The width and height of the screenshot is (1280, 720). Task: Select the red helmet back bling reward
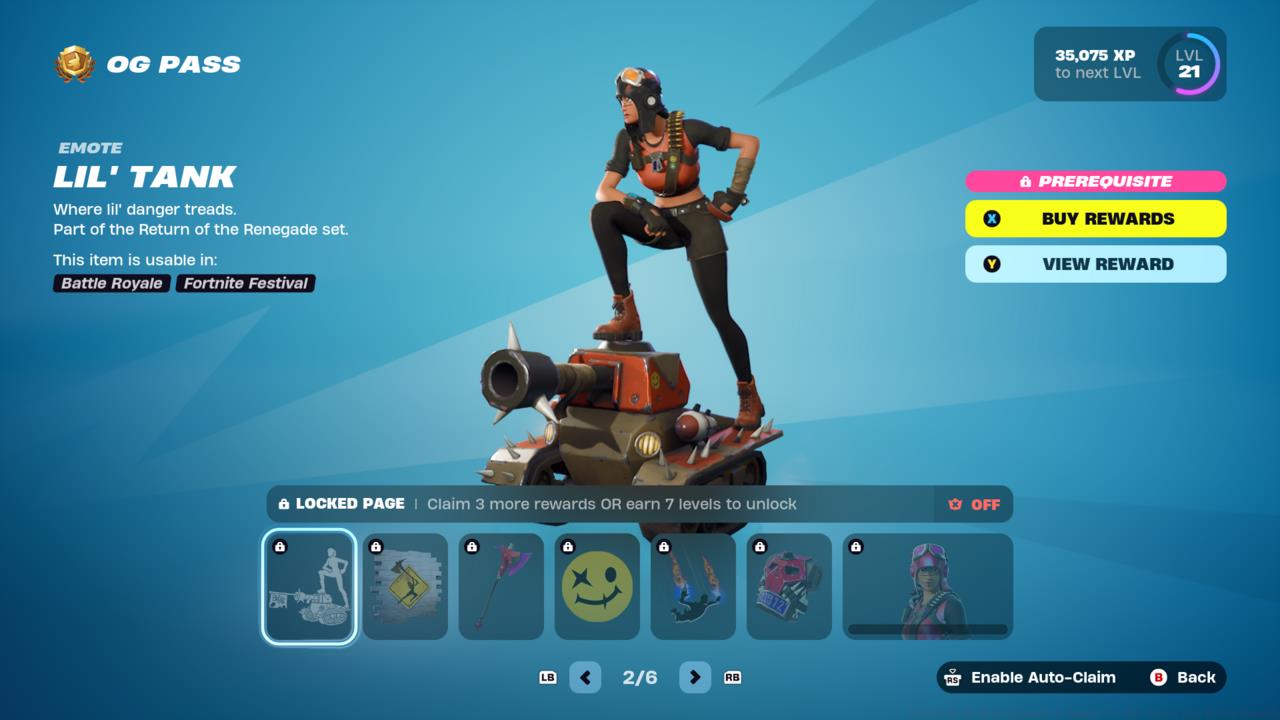click(x=789, y=586)
